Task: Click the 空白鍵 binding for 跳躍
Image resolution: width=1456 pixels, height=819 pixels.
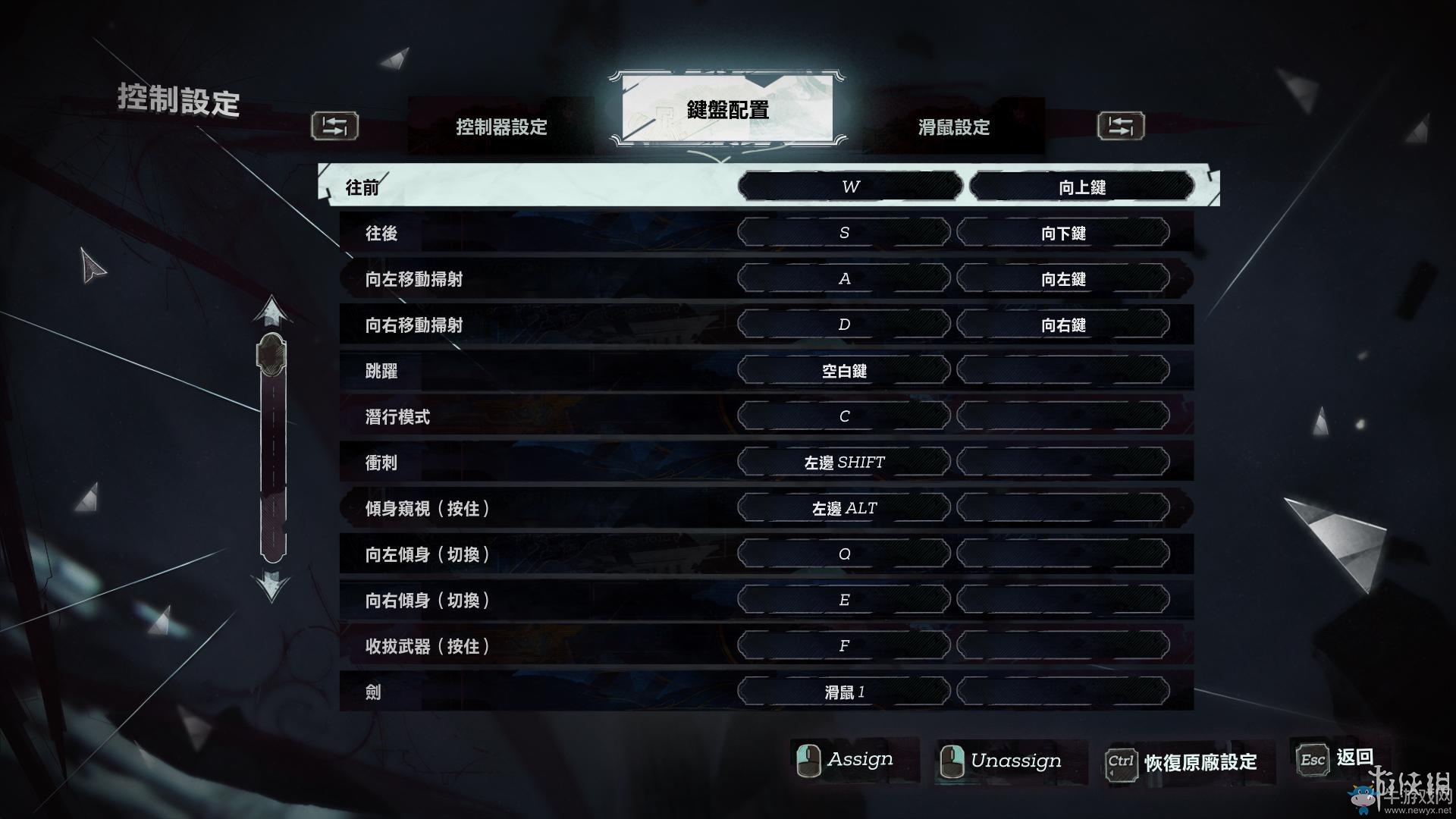Action: [844, 370]
